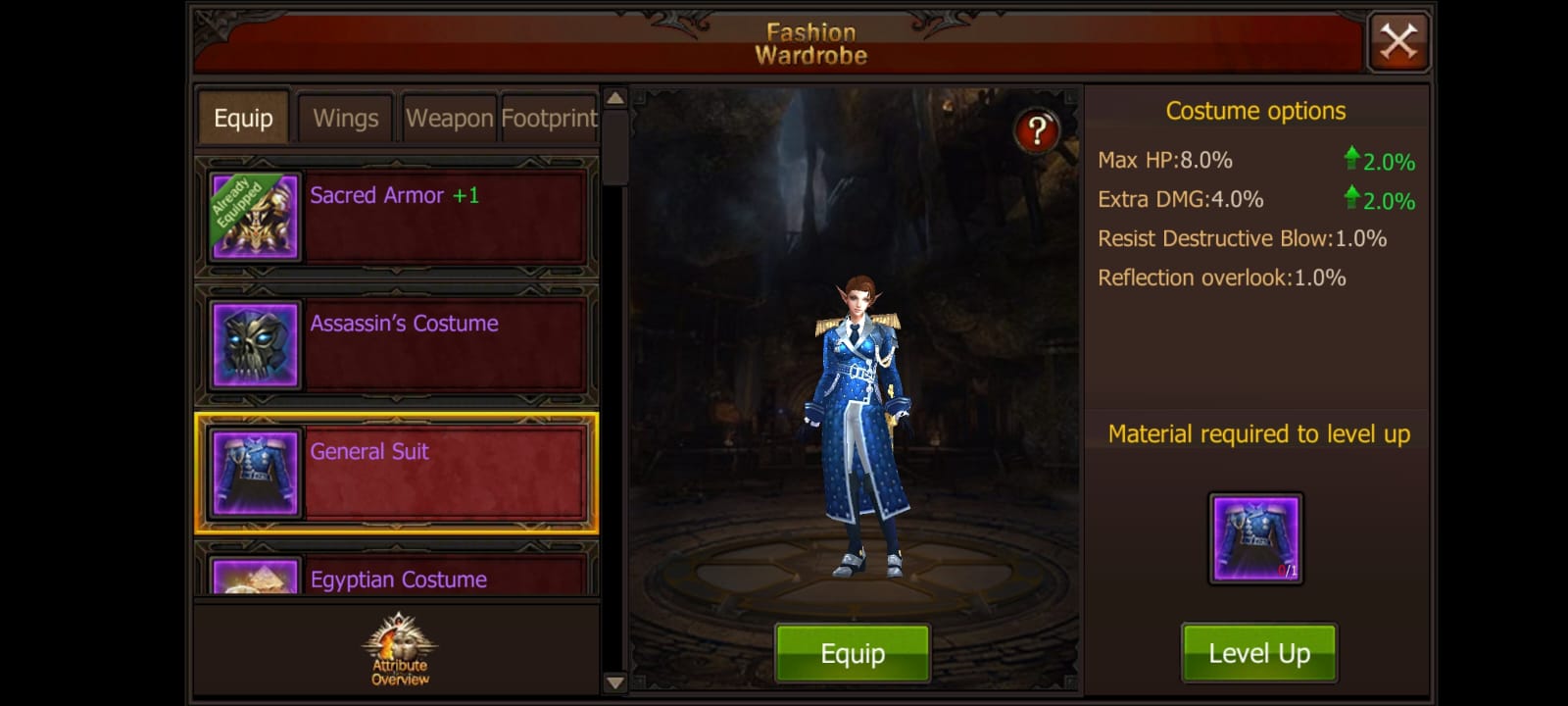
Task: Switch to the Wings tab
Action: pos(345,118)
